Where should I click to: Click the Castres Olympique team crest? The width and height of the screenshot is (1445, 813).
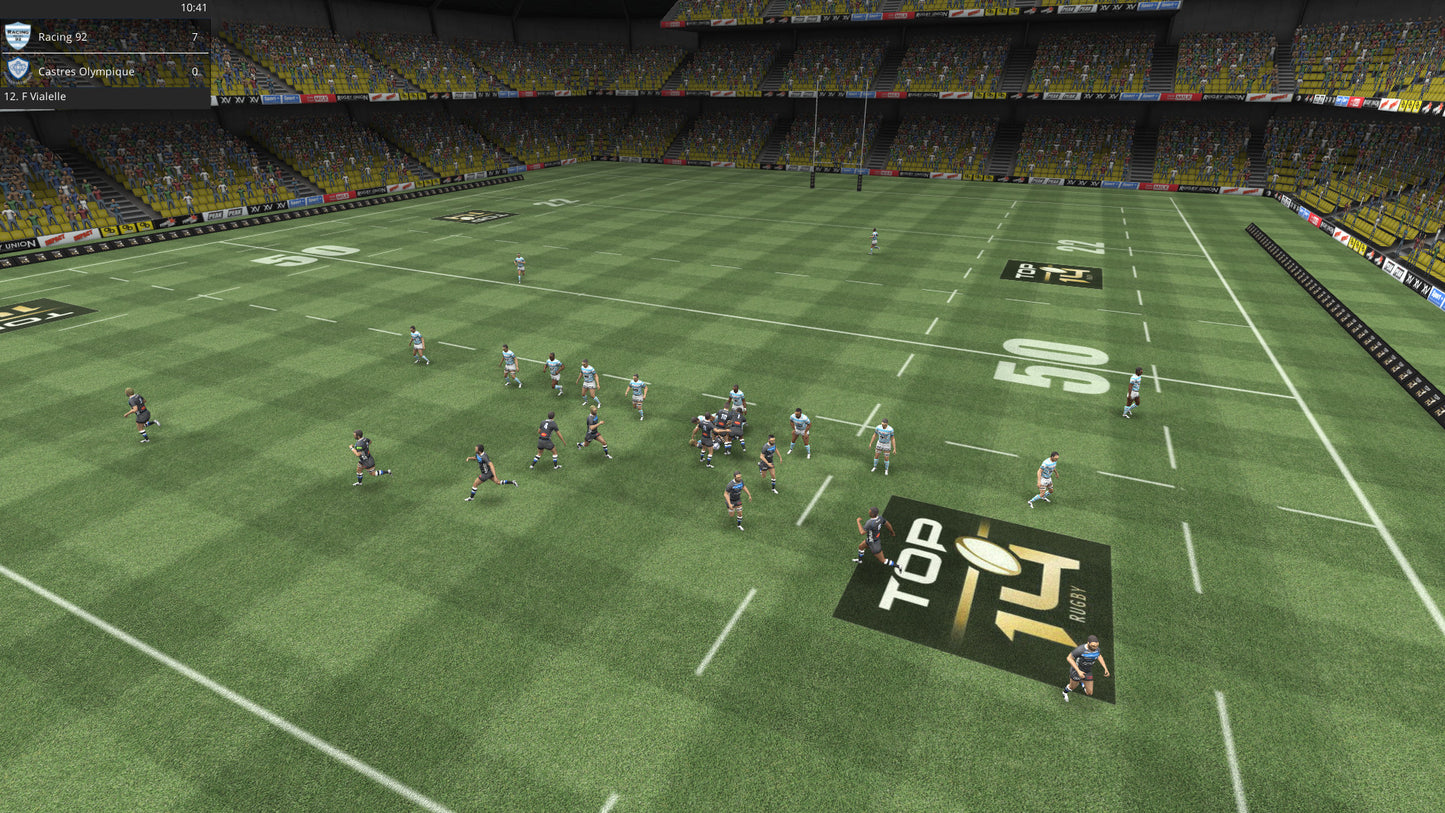[x=17, y=70]
